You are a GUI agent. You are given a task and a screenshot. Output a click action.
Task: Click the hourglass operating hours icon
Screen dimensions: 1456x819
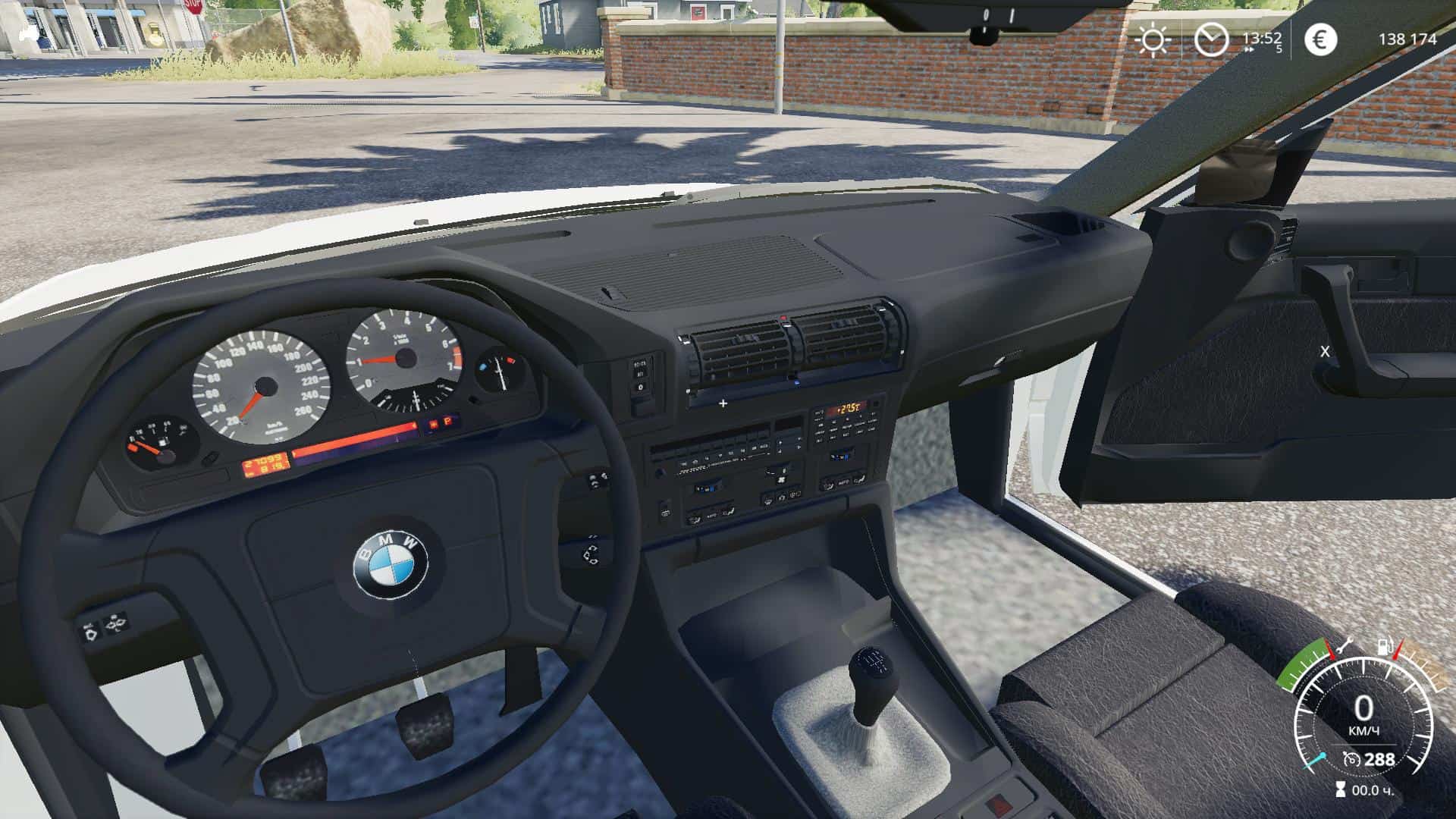click(1340, 790)
